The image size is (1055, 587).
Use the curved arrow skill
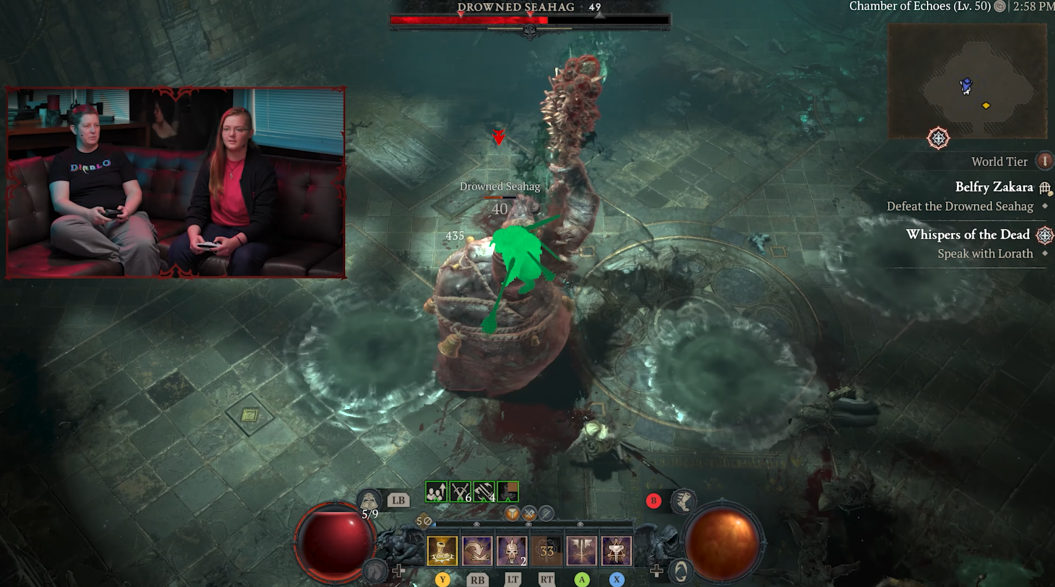[477, 551]
